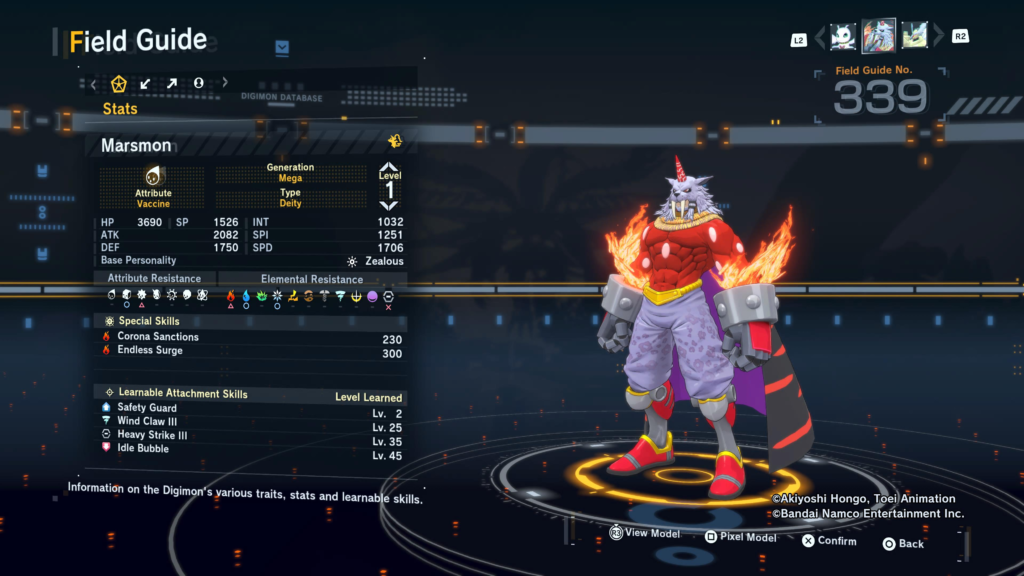Go to next Digimon with right chevron

[938, 38]
